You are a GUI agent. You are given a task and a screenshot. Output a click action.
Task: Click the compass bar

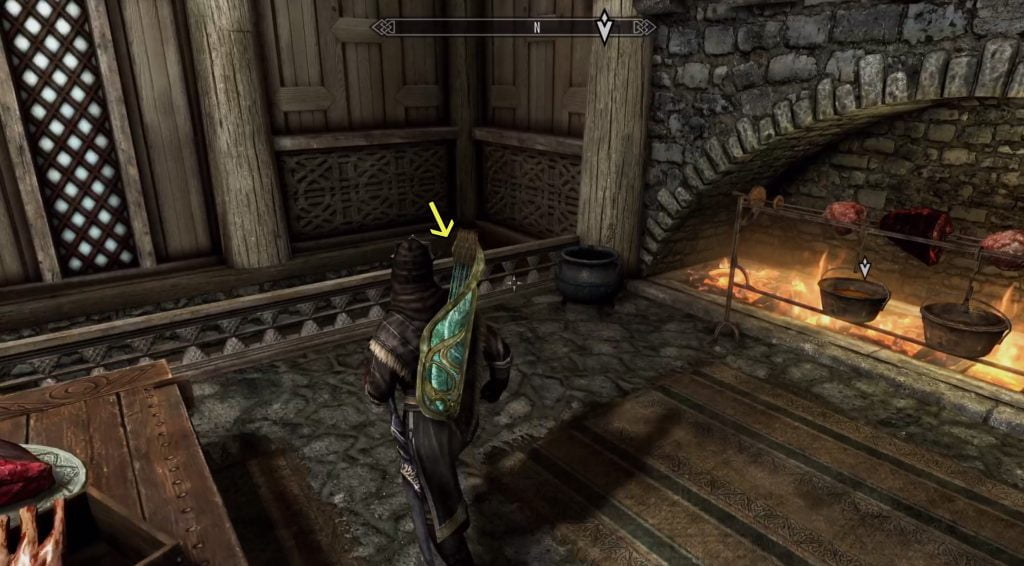tap(513, 28)
